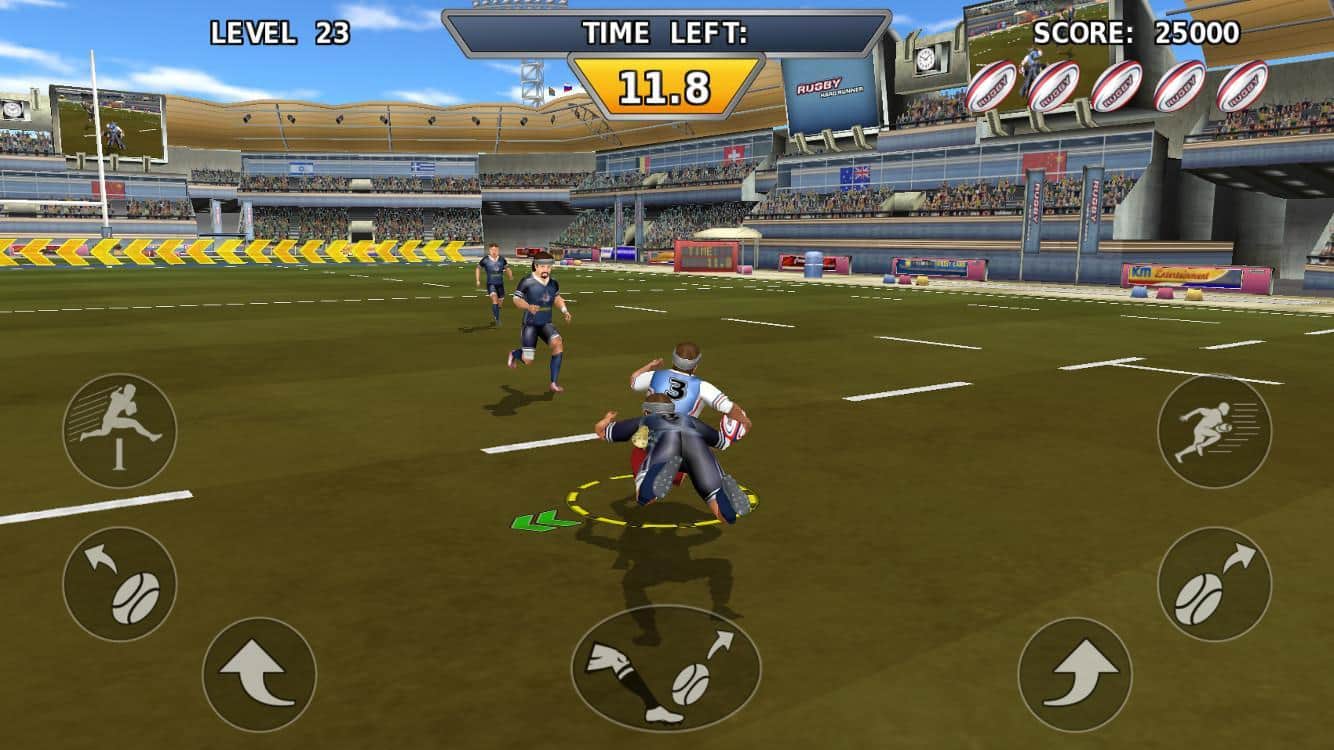Pass the ball to the right

click(1214, 584)
